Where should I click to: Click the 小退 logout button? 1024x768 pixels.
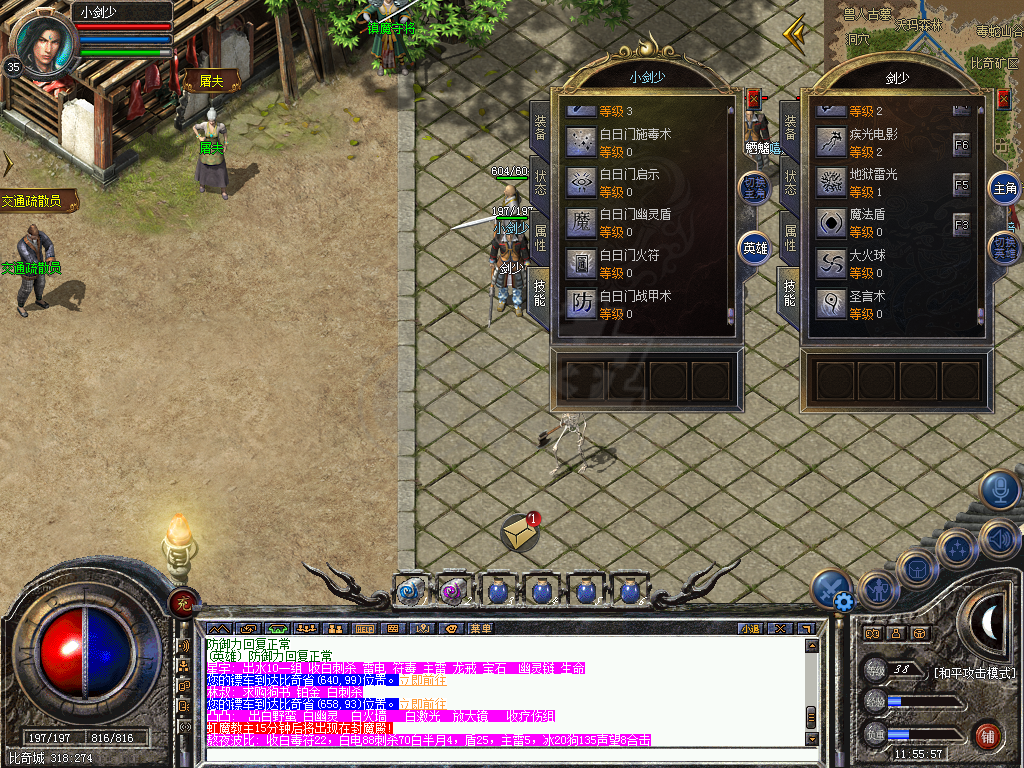coord(751,629)
